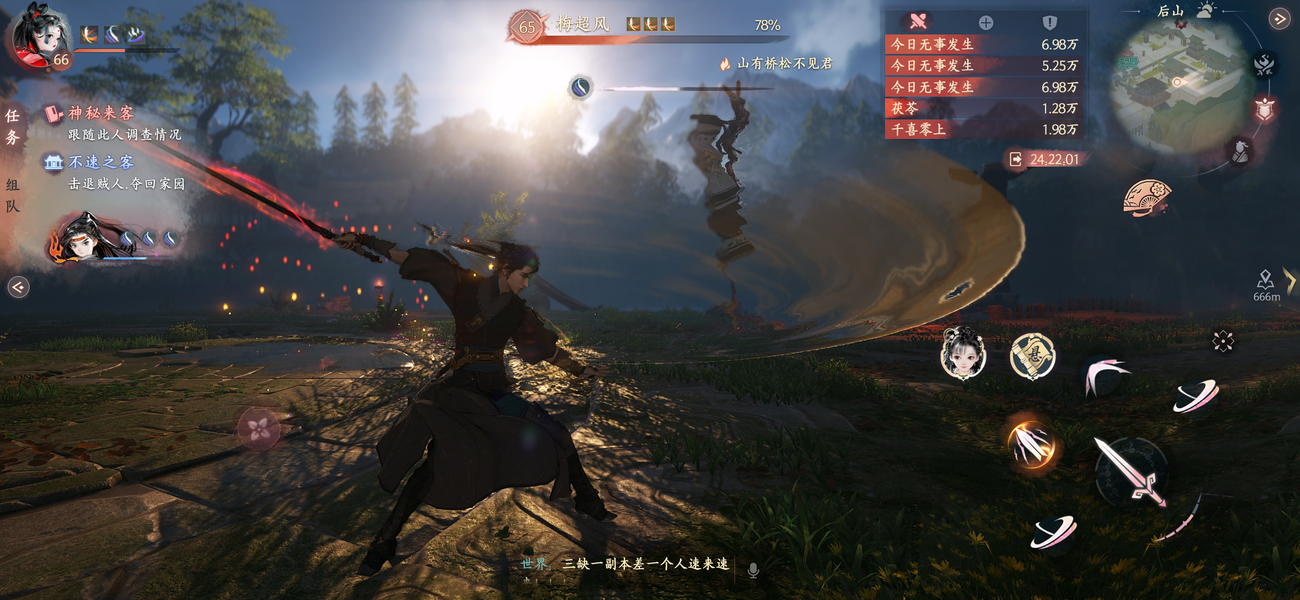Switch to the plus-sign healing stats tab
1300x600 pixels.
click(x=985, y=22)
